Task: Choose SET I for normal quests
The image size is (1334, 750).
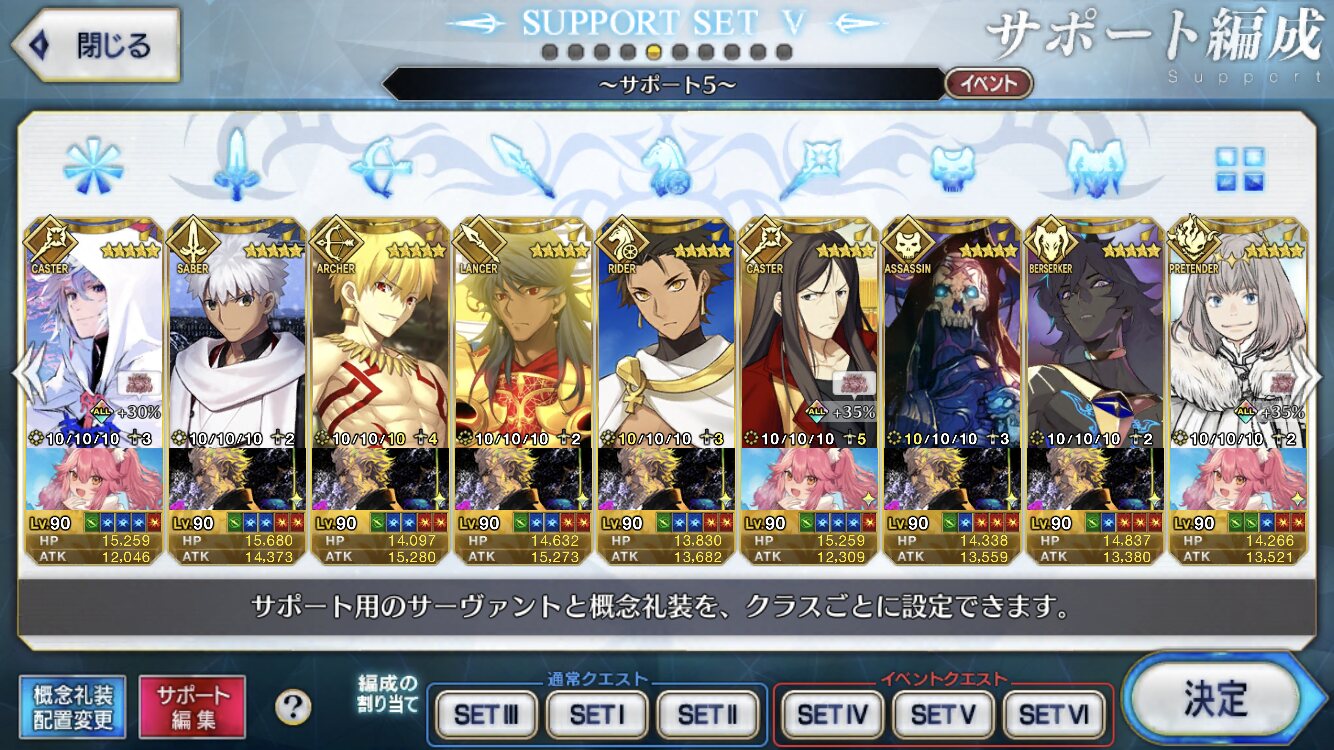Action: click(596, 714)
